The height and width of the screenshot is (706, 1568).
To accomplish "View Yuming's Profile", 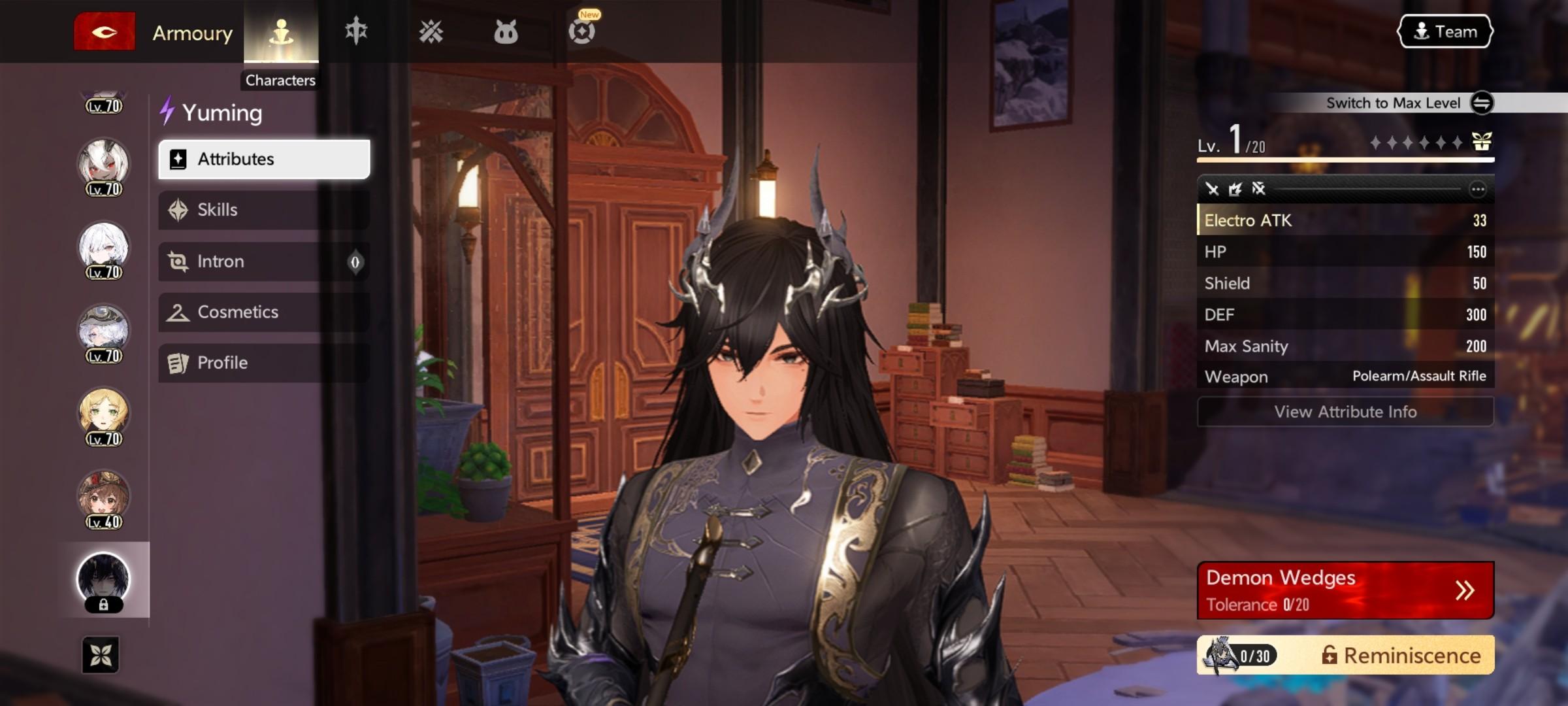I will [264, 363].
